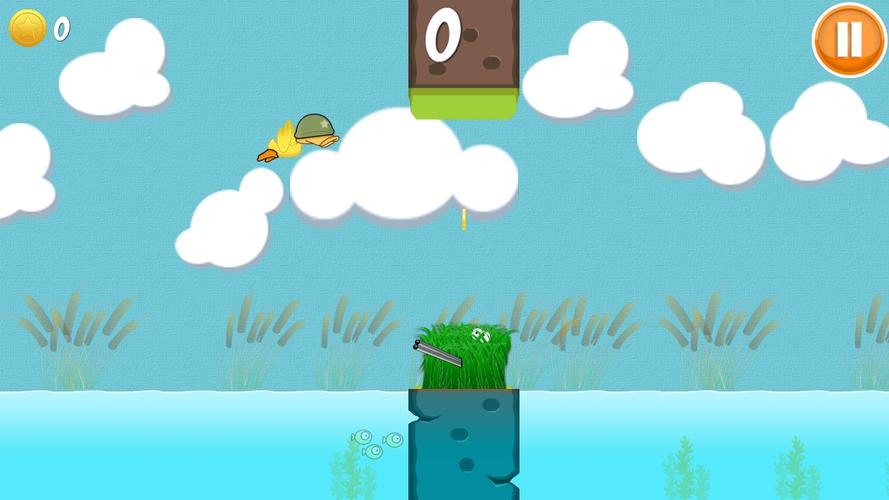Pause the game with the orange button
889x500 pixels.
point(848,40)
